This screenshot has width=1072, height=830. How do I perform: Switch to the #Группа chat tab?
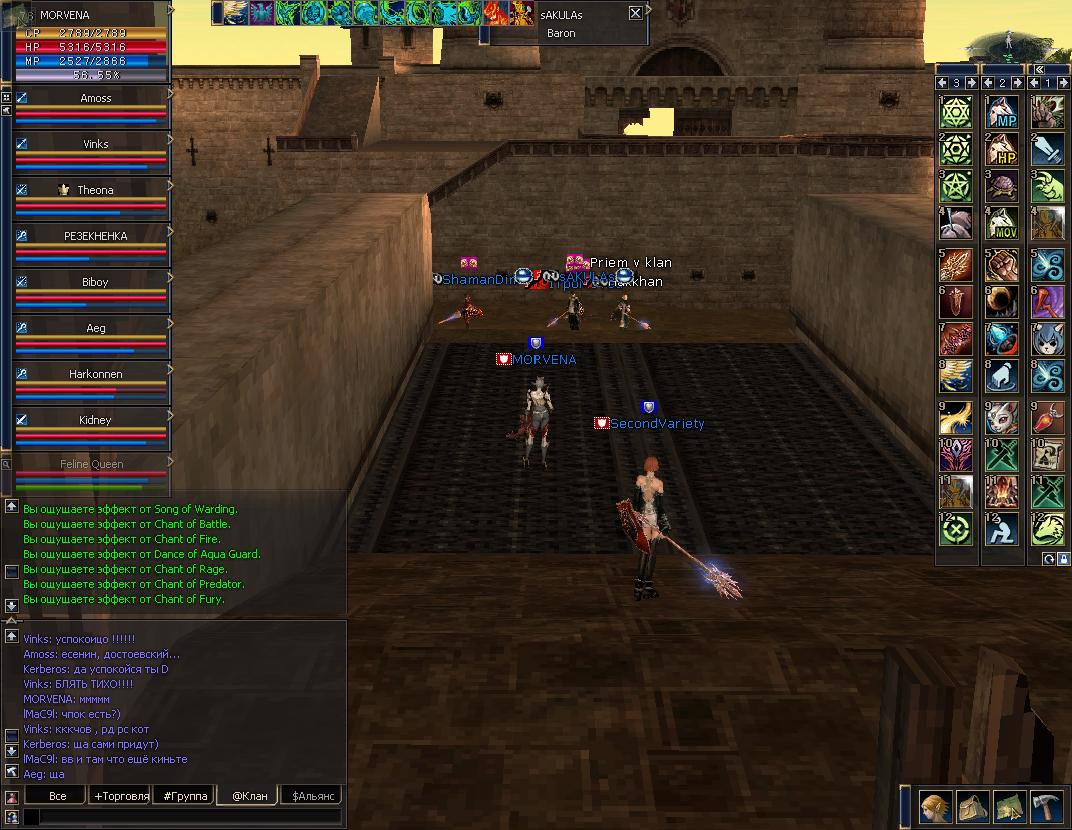(x=185, y=796)
